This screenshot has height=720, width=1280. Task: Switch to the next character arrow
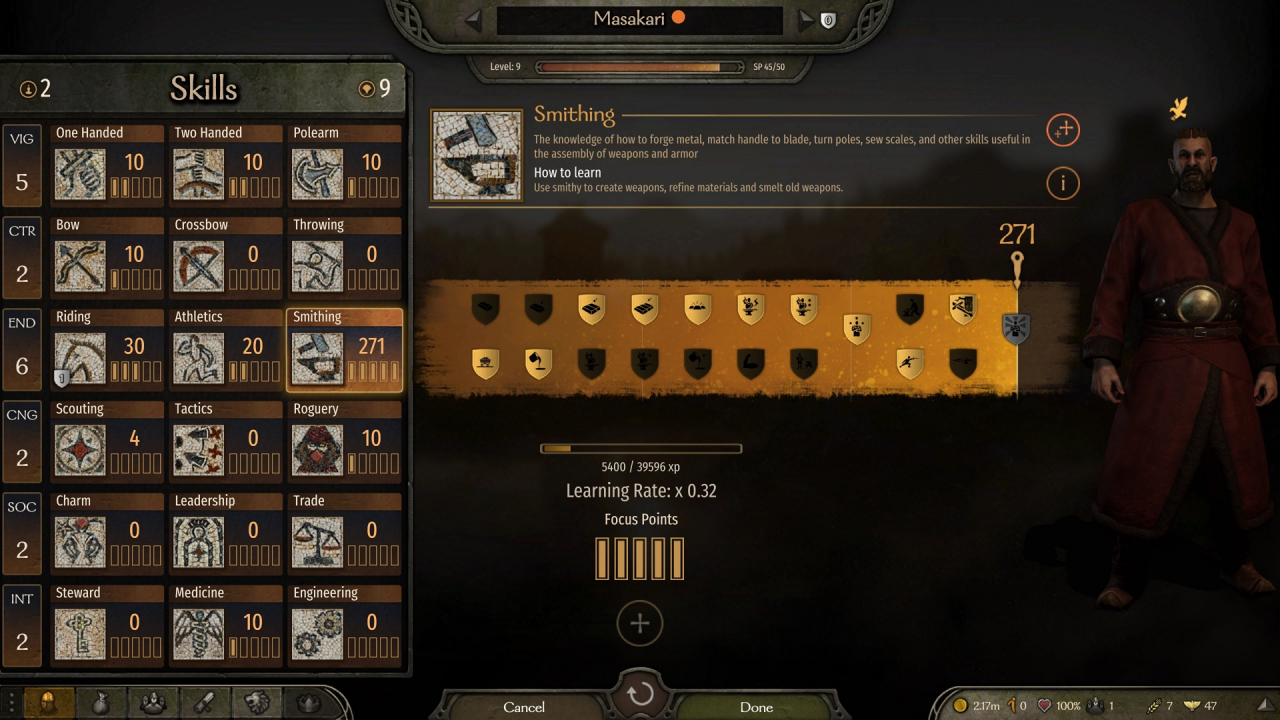[x=806, y=19]
